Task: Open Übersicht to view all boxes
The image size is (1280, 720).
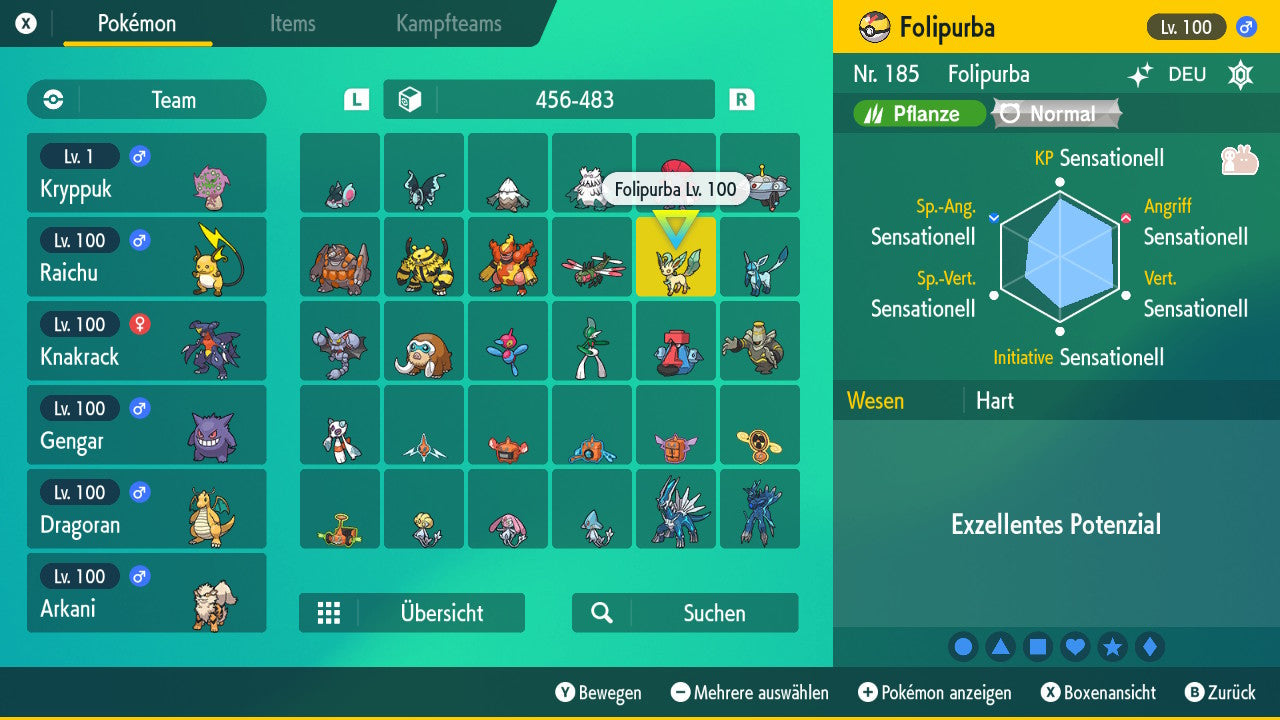Action: click(440, 612)
